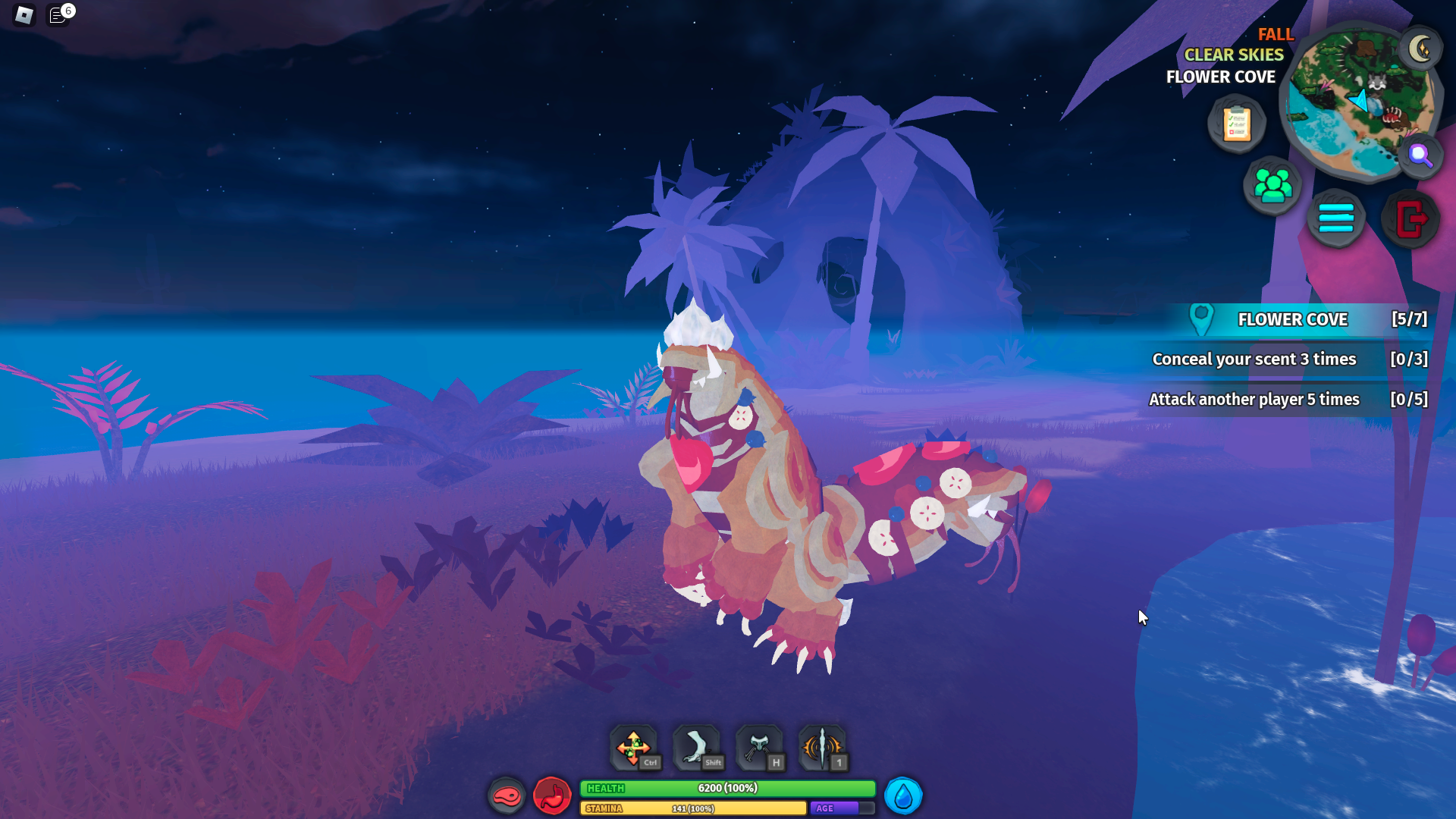
Task: Click the red exit door button
Action: pos(1410,219)
